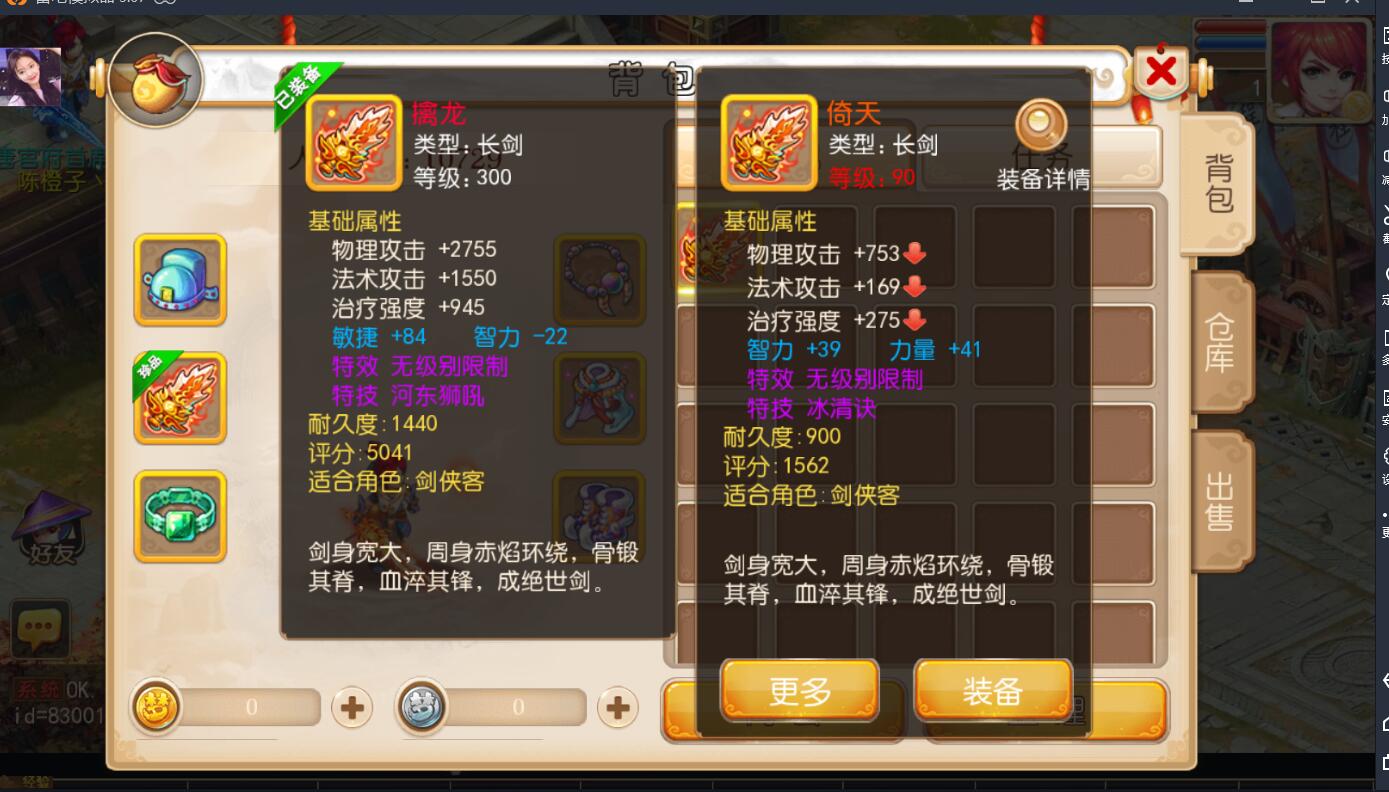1389x792 pixels.
Task: Select the necklace item in the bag grid
Action: click(x=599, y=281)
